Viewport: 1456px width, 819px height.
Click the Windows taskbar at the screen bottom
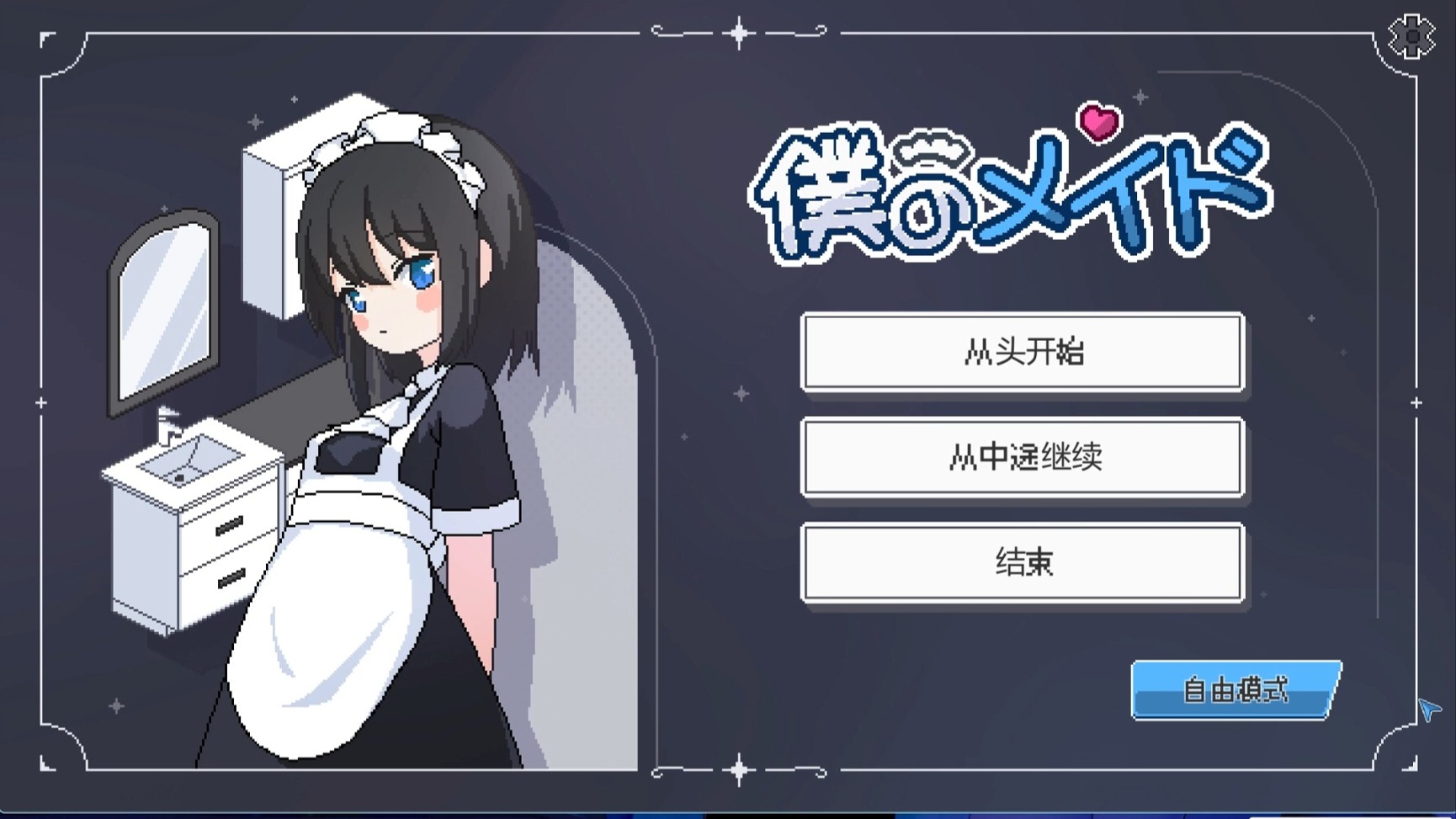pos(728,813)
